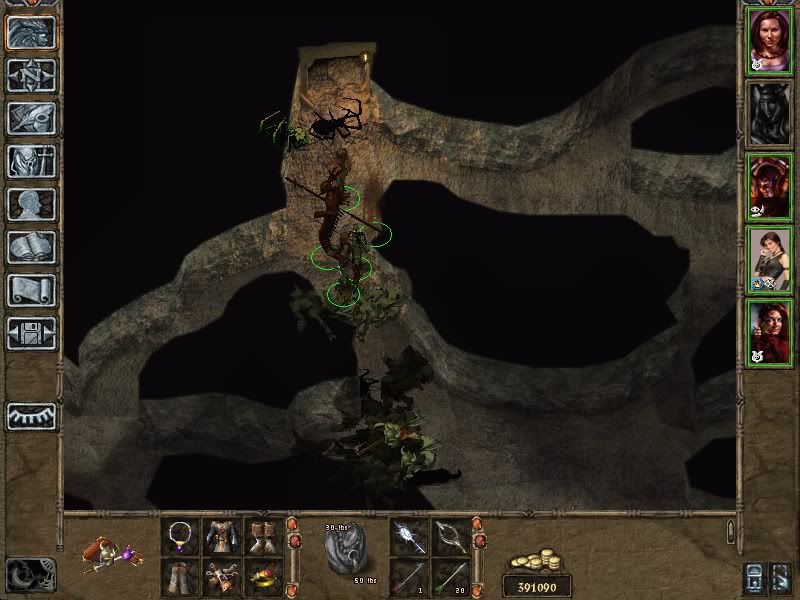800x600 pixels.
Task: Choose the mace weapon slot
Action: coord(409,537)
